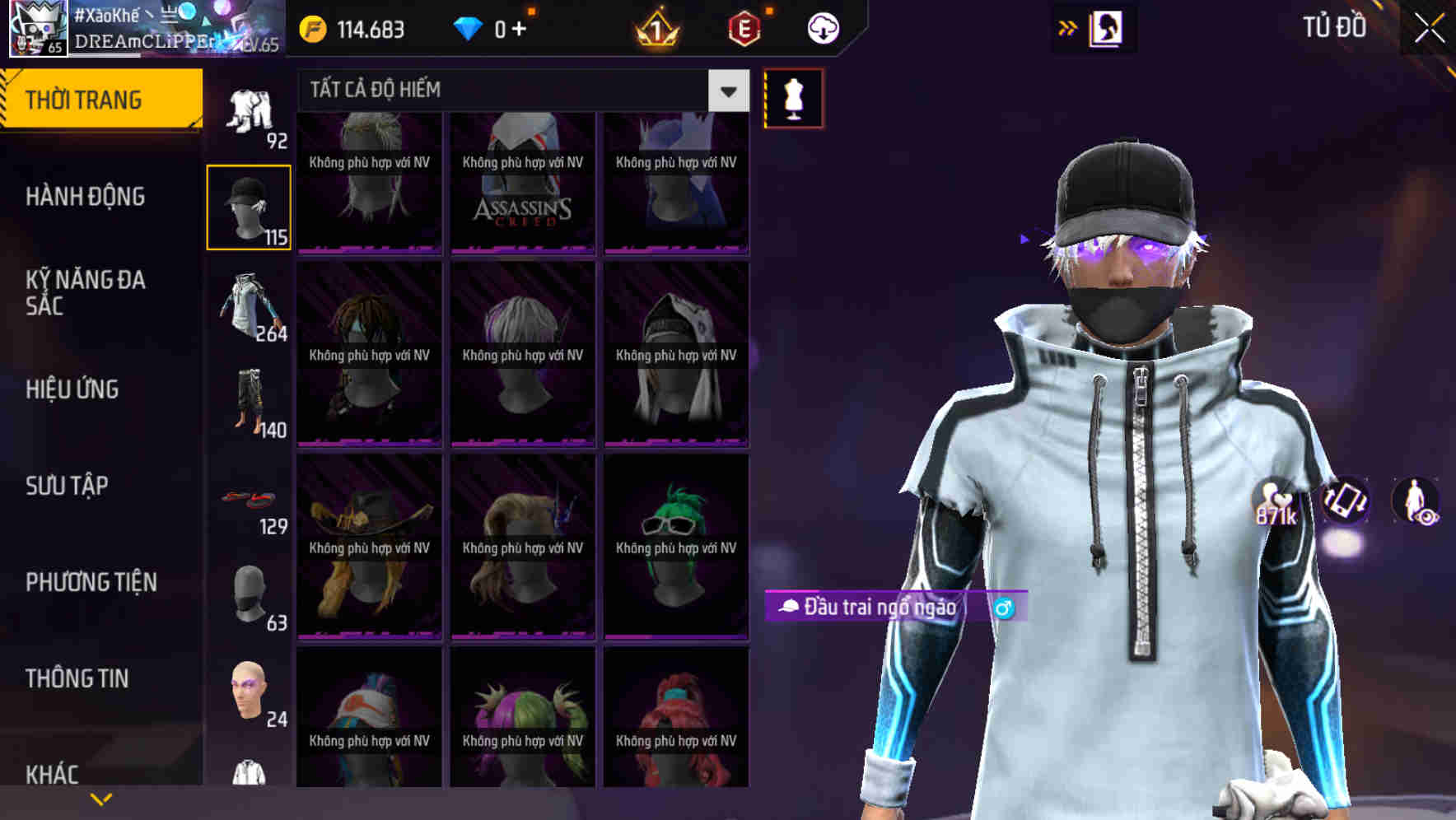Toggle the yellow double-arrow collapse control
Screen dimensions: 1456x820
pos(1067,27)
